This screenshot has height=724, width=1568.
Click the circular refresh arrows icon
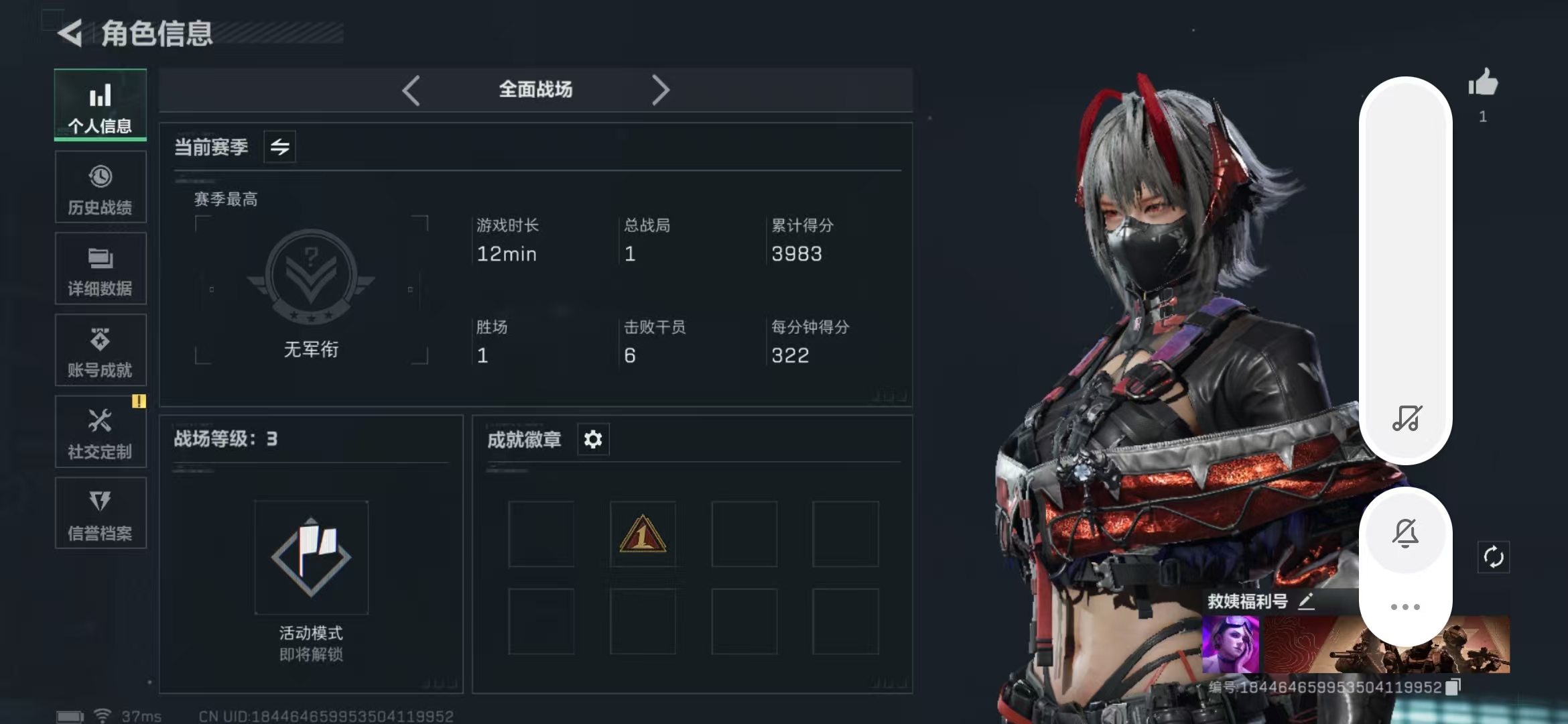coord(1494,557)
